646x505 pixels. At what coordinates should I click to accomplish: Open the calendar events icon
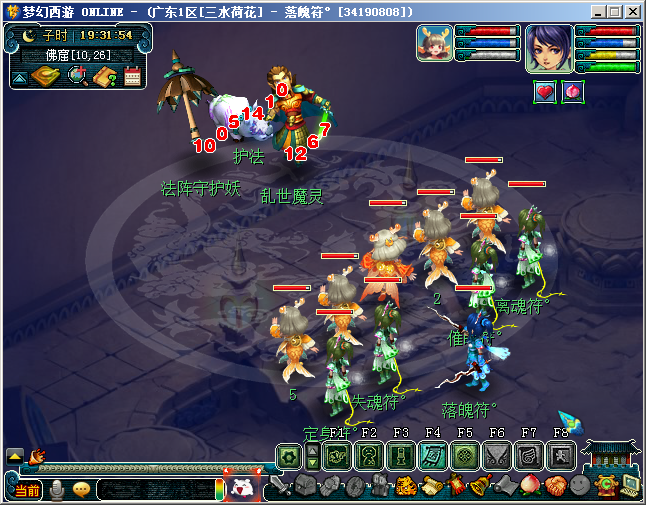click(x=133, y=77)
